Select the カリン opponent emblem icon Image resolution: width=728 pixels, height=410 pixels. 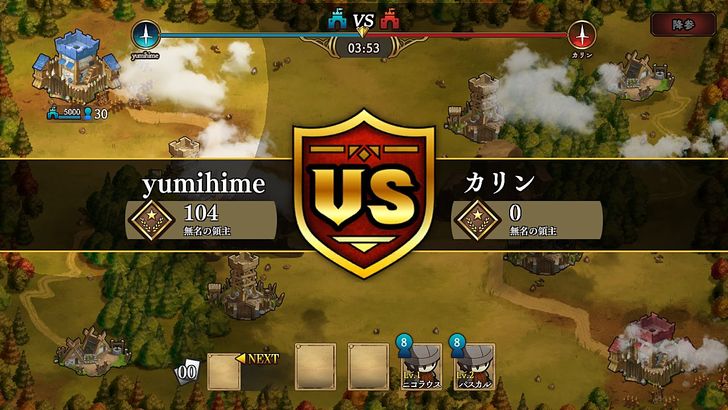[x=581, y=35]
